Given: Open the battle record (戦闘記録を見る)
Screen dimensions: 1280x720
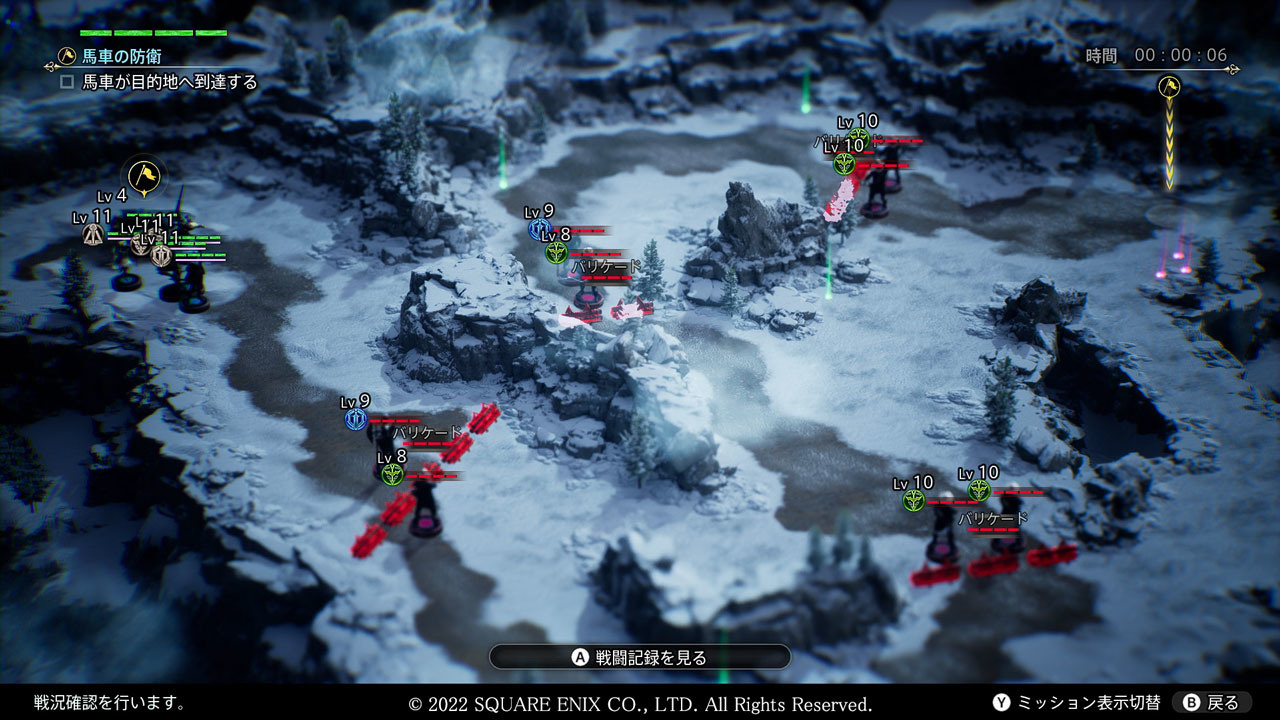Looking at the screenshot, I should (x=640, y=657).
